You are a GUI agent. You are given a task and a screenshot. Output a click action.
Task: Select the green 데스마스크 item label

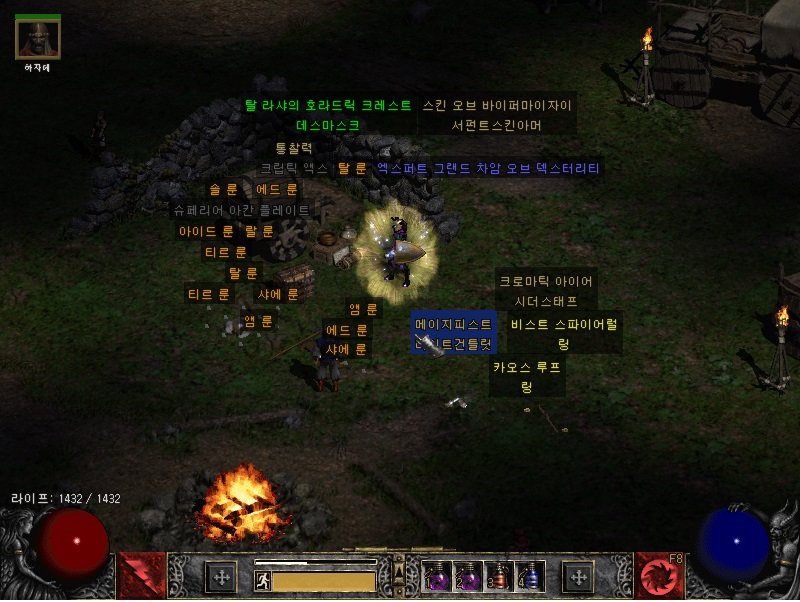tap(328, 125)
